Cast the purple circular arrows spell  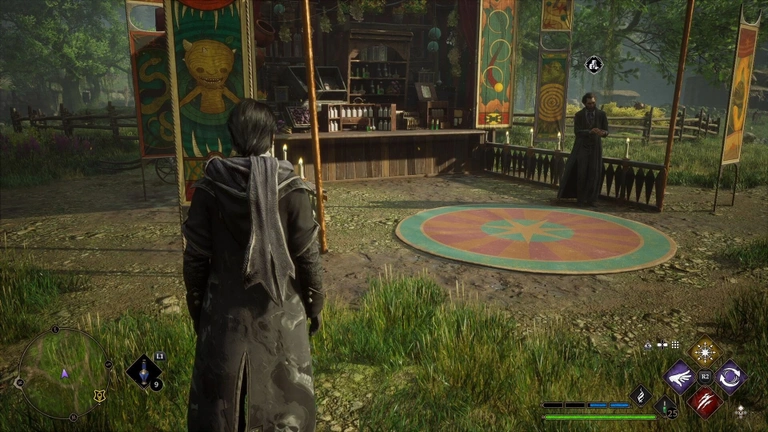(x=730, y=376)
